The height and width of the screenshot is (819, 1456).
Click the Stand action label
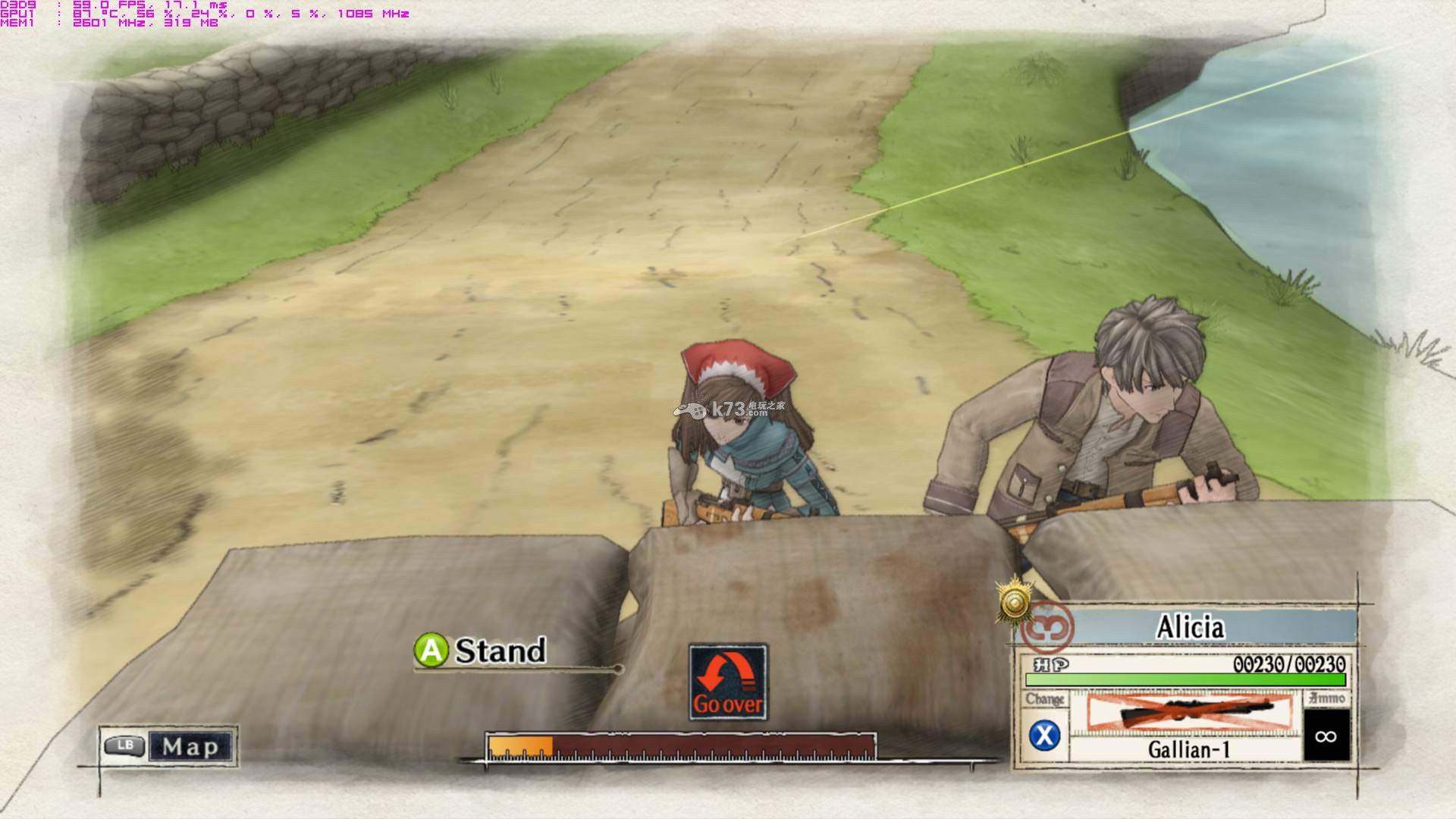coord(500,651)
